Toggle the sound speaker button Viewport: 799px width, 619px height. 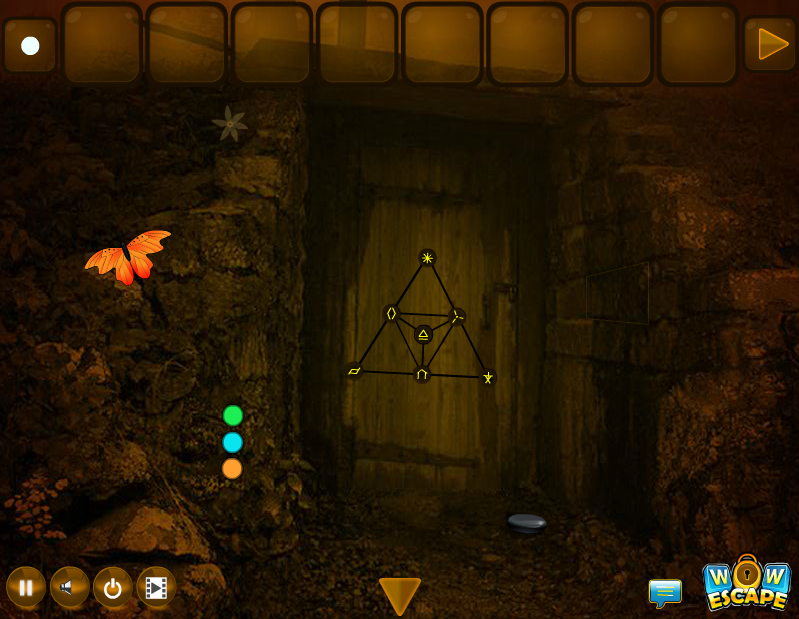[69, 587]
